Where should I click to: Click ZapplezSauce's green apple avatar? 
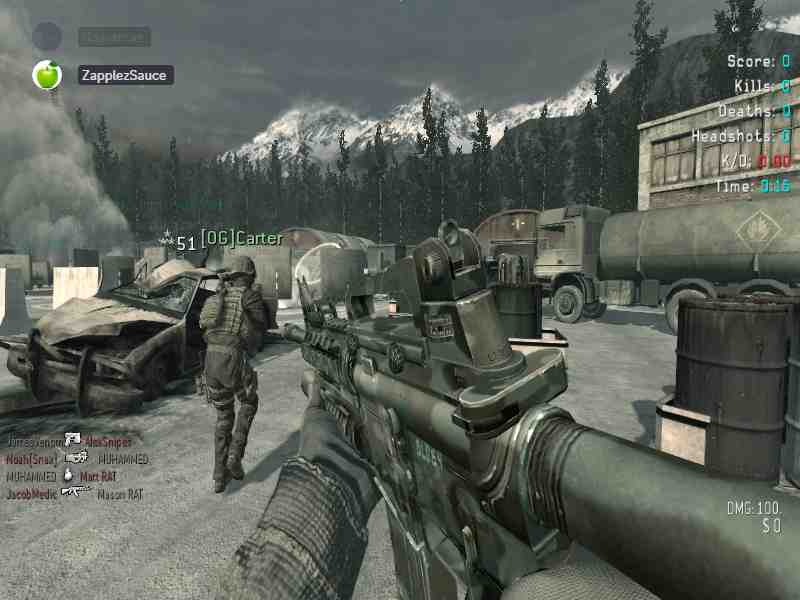click(x=47, y=75)
